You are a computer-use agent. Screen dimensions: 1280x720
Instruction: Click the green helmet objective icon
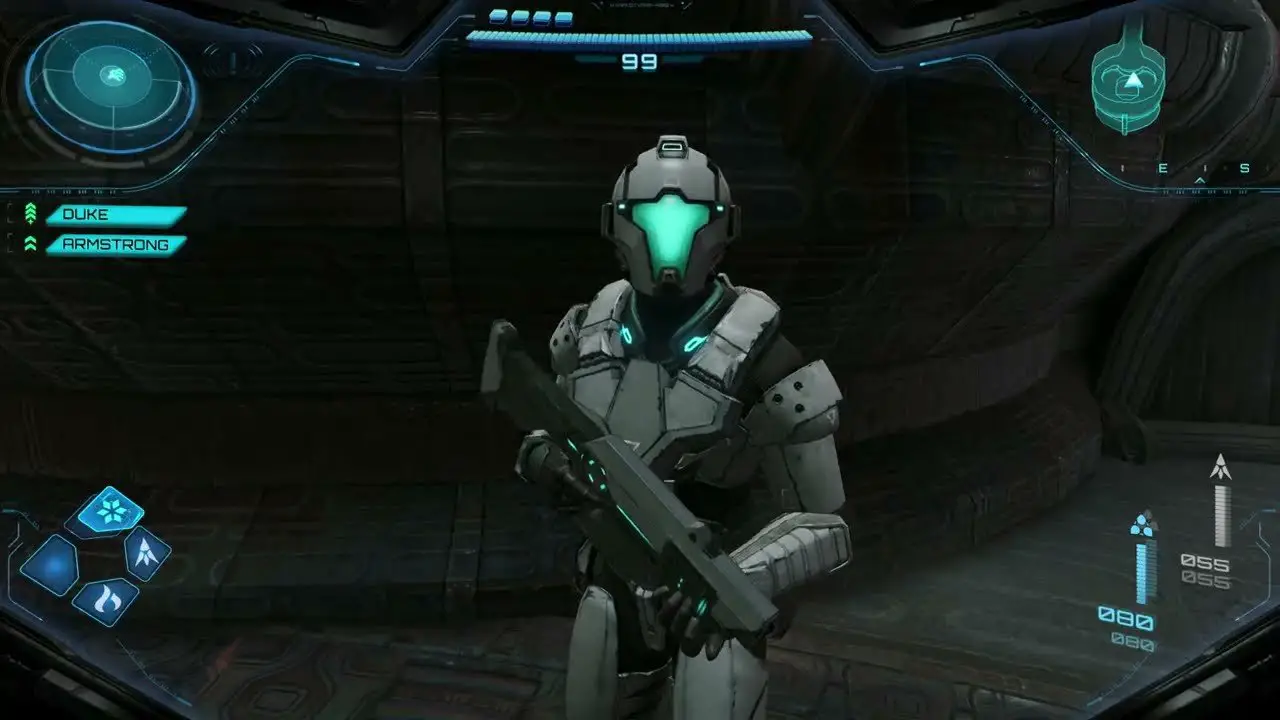pyautogui.click(x=1128, y=78)
